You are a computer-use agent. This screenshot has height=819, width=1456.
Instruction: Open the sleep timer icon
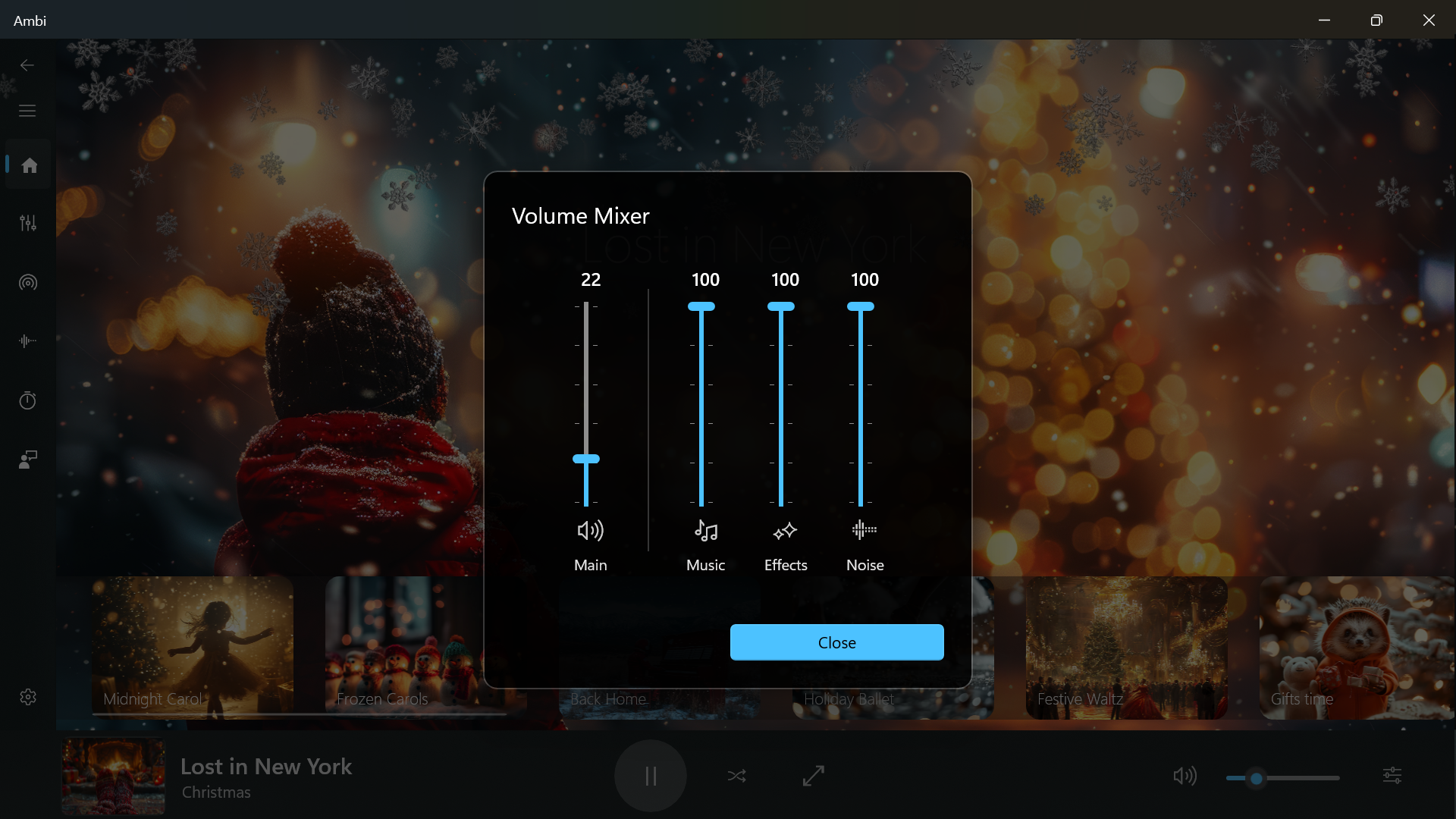[27, 400]
